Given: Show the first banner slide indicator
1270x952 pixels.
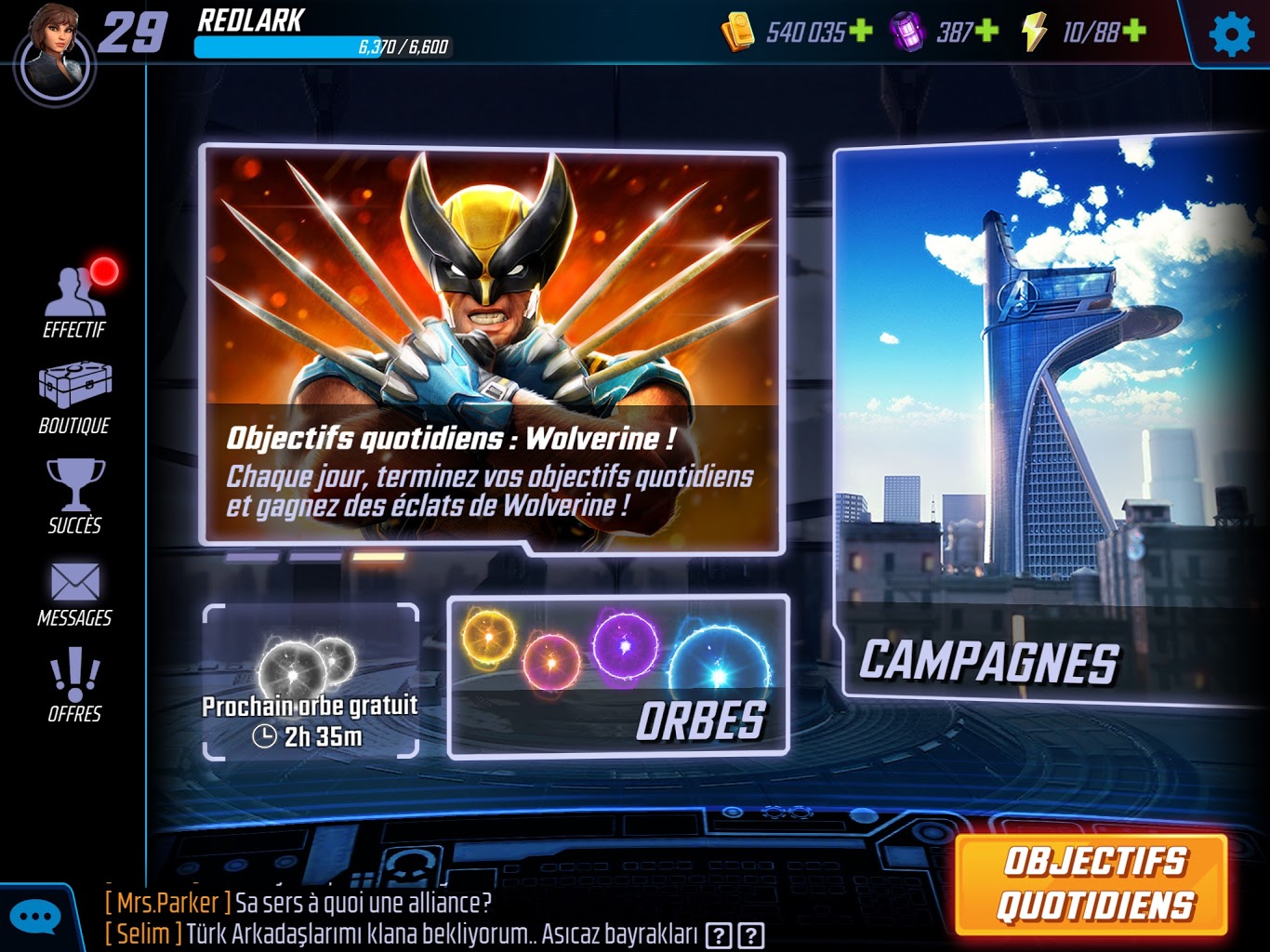Looking at the screenshot, I should (x=252, y=557).
